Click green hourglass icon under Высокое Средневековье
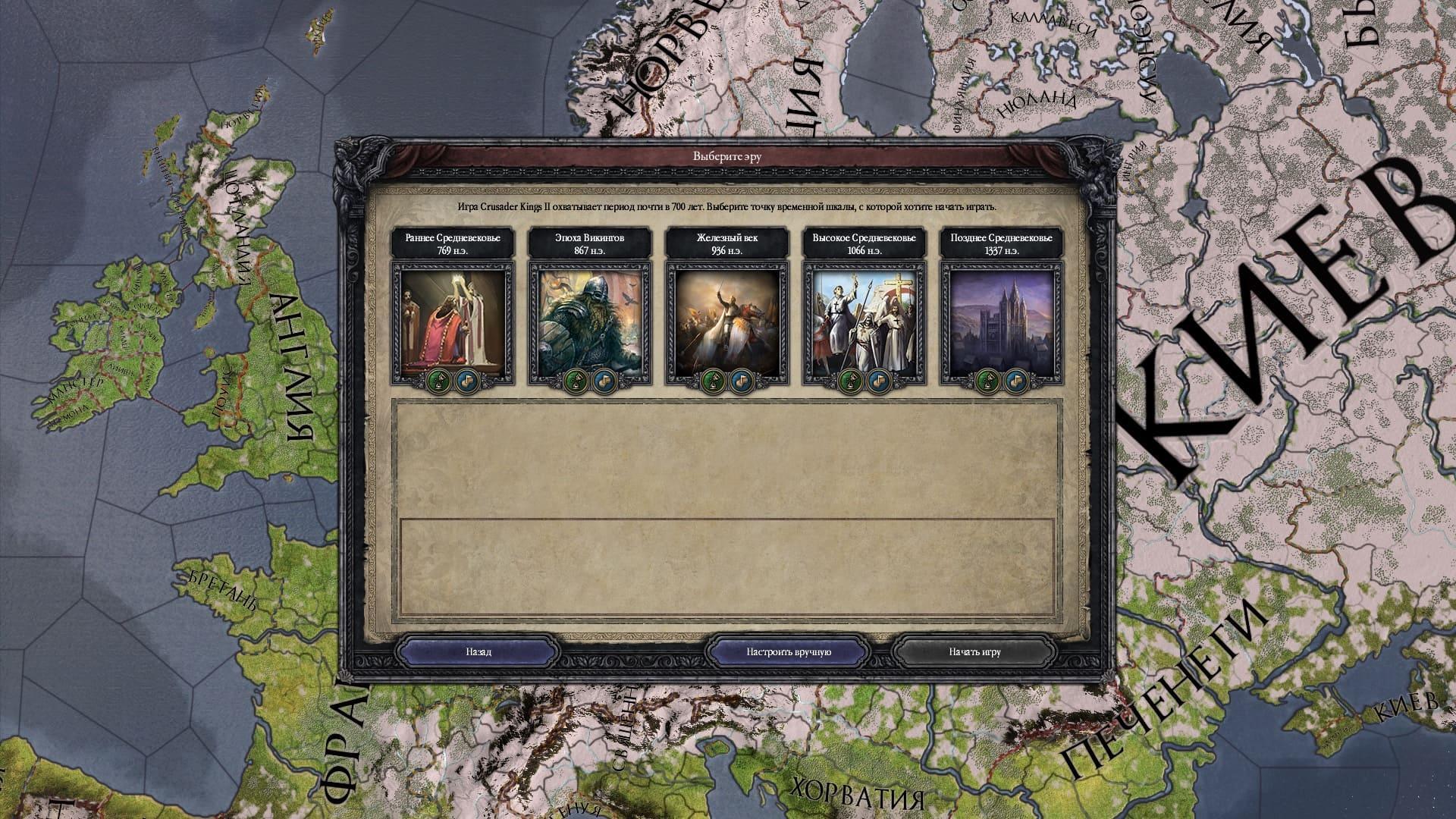 (x=850, y=379)
